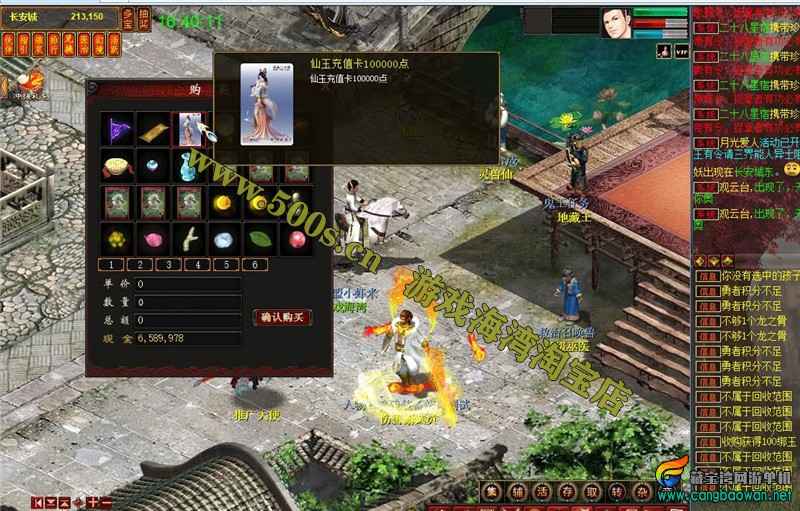The image size is (800, 511).
Task: Go to shop page 6
Action: (x=254, y=265)
